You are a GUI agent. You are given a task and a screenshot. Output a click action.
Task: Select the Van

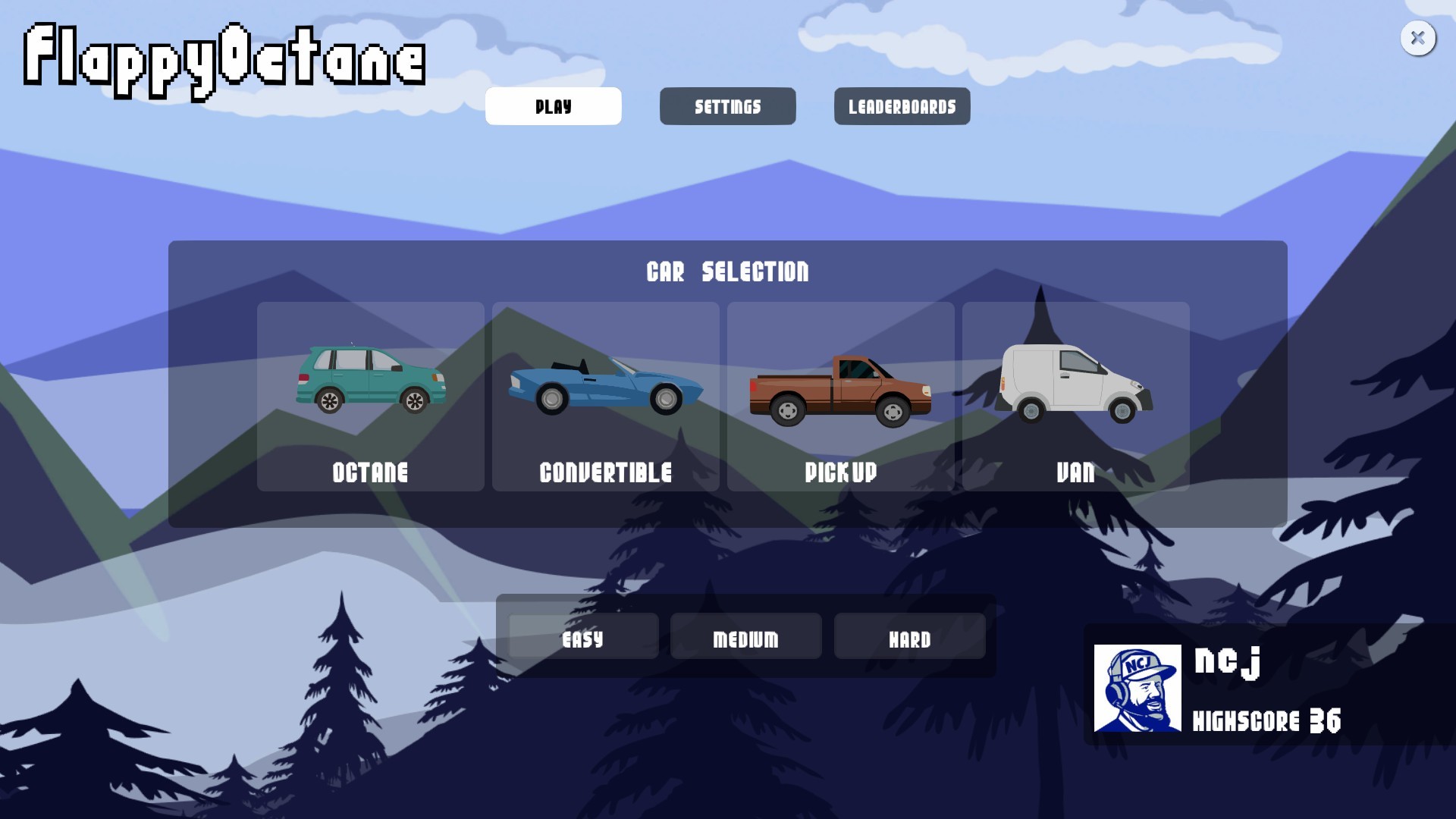point(1075,397)
